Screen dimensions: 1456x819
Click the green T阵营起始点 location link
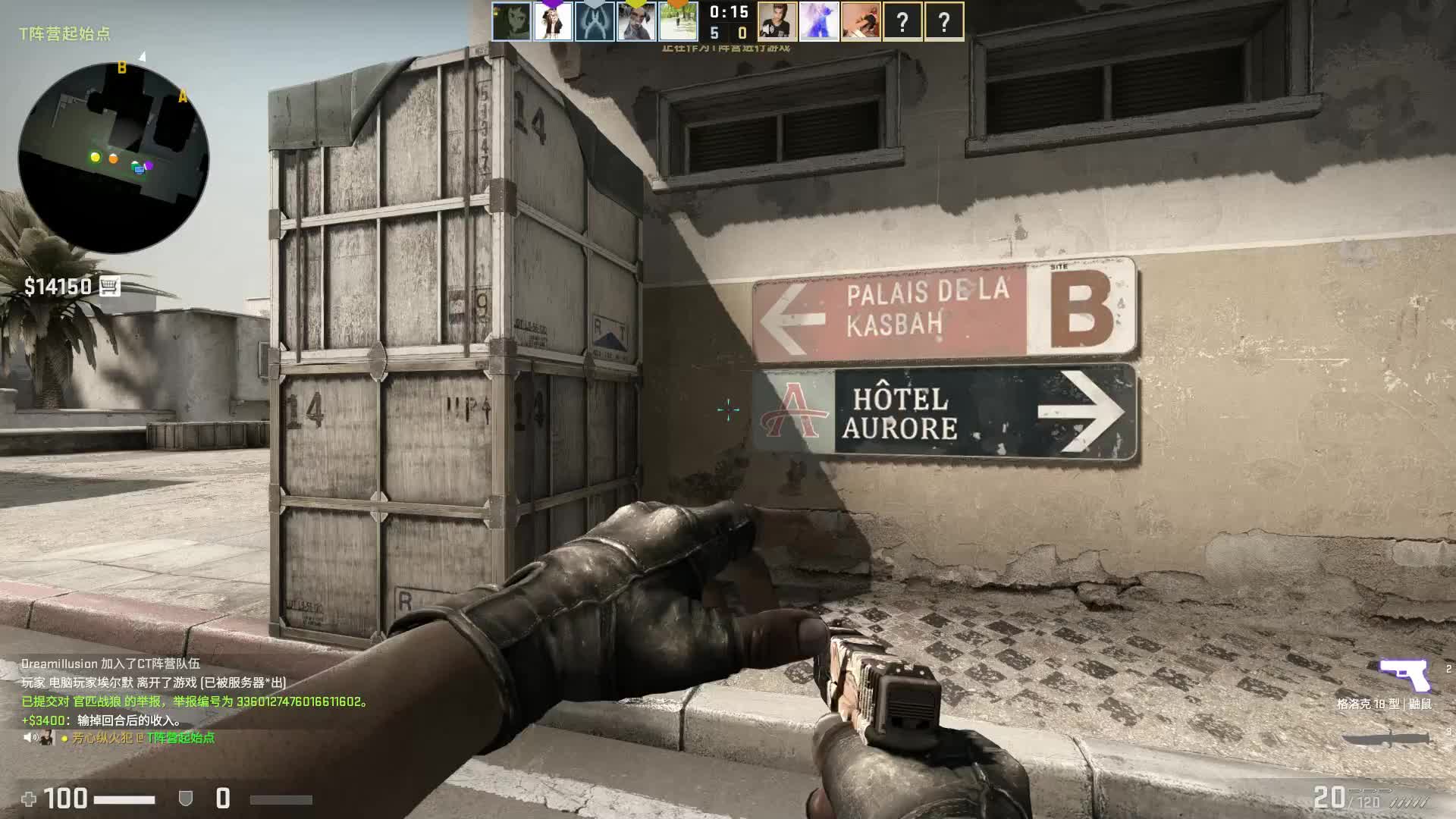[x=180, y=739]
